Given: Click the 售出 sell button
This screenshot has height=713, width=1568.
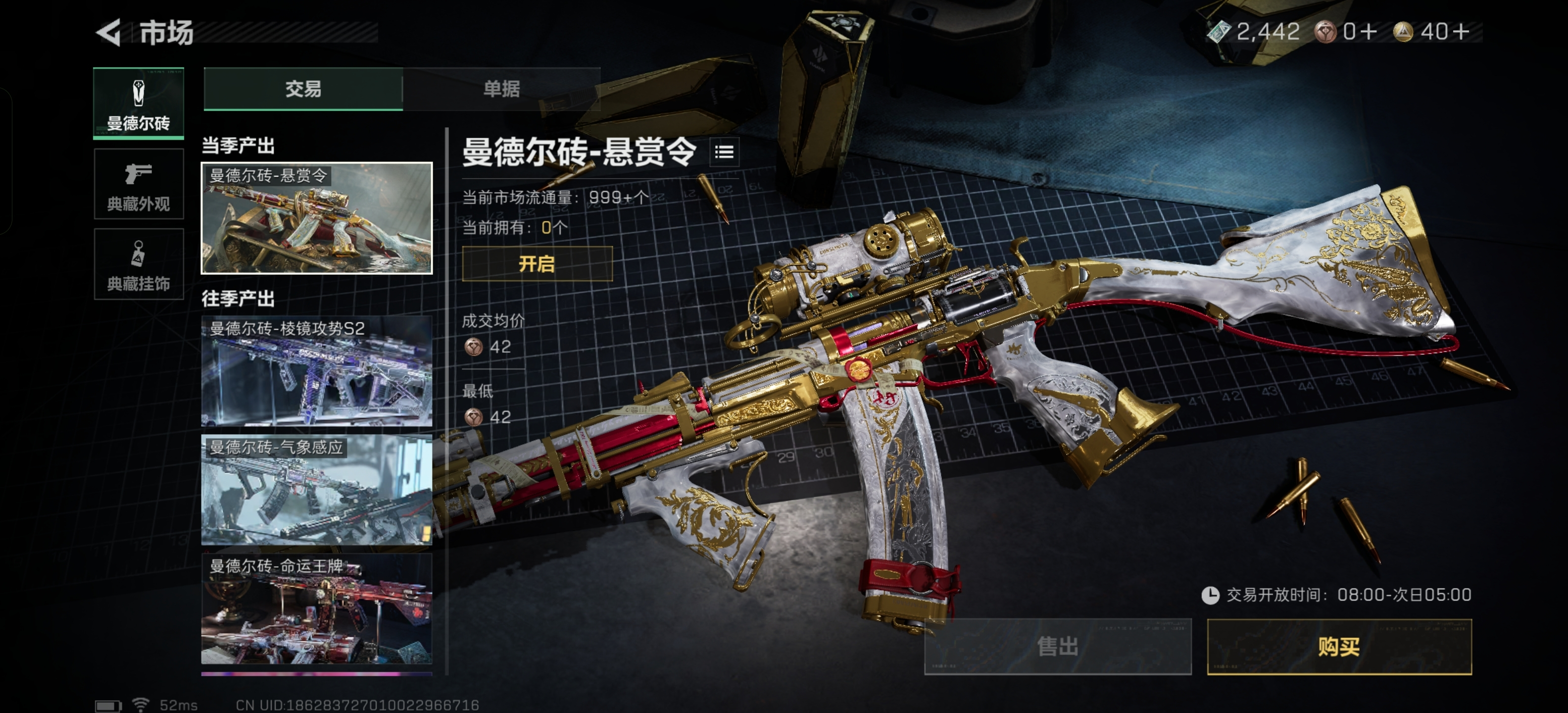Looking at the screenshot, I should pos(1059,647).
